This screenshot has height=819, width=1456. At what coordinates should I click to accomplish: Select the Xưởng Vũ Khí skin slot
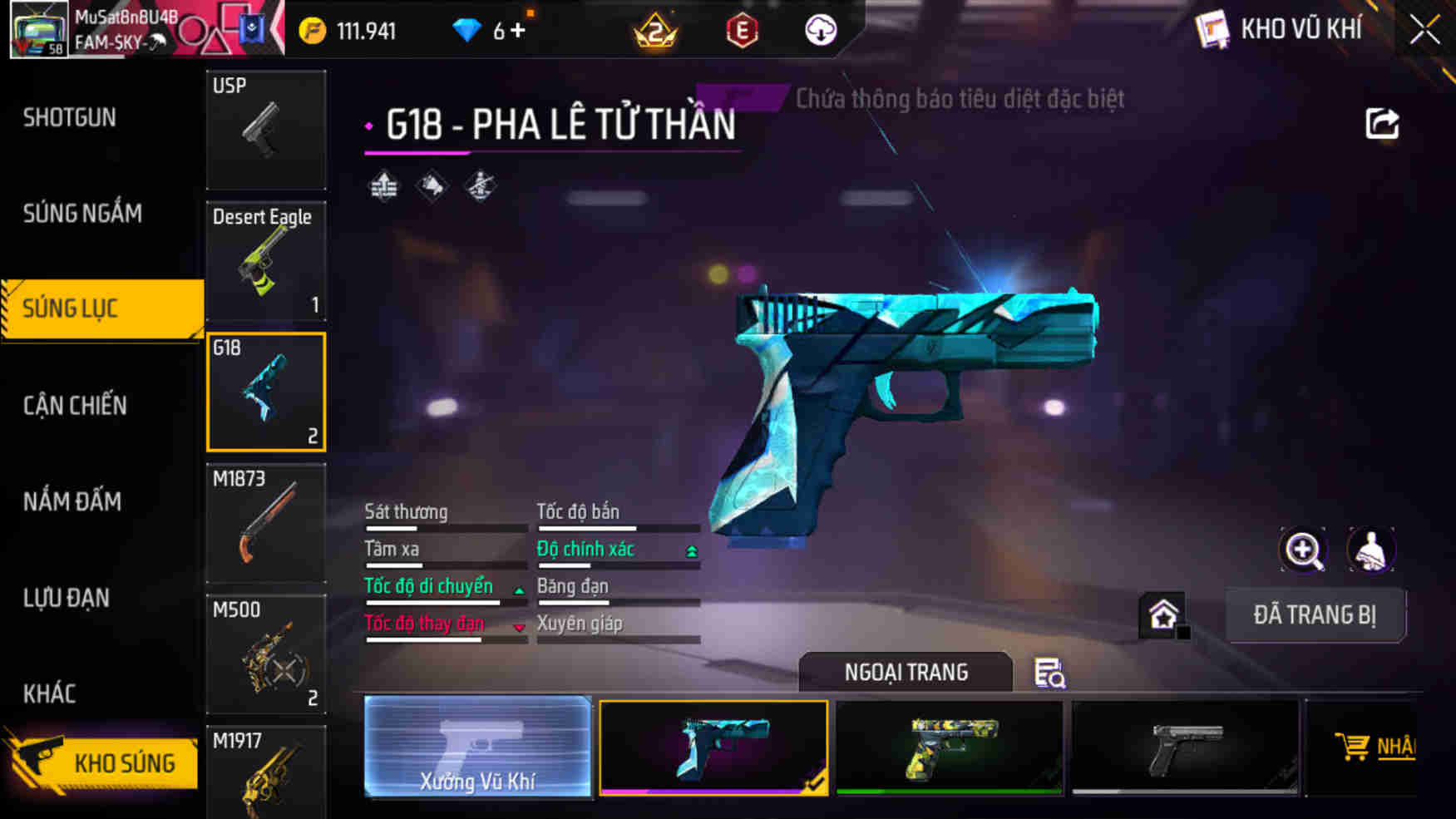click(x=477, y=747)
